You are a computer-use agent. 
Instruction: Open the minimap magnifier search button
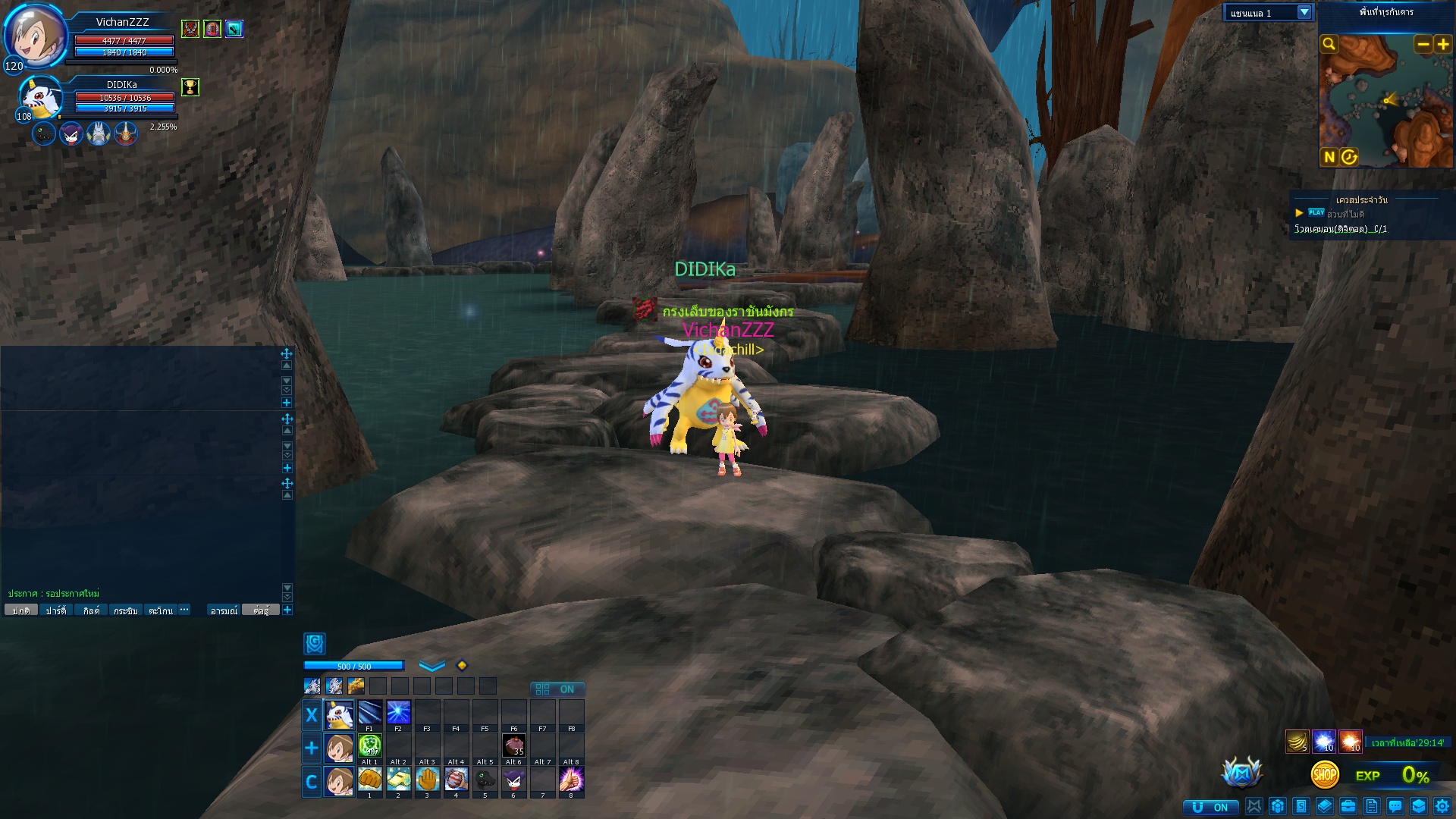point(1329,44)
